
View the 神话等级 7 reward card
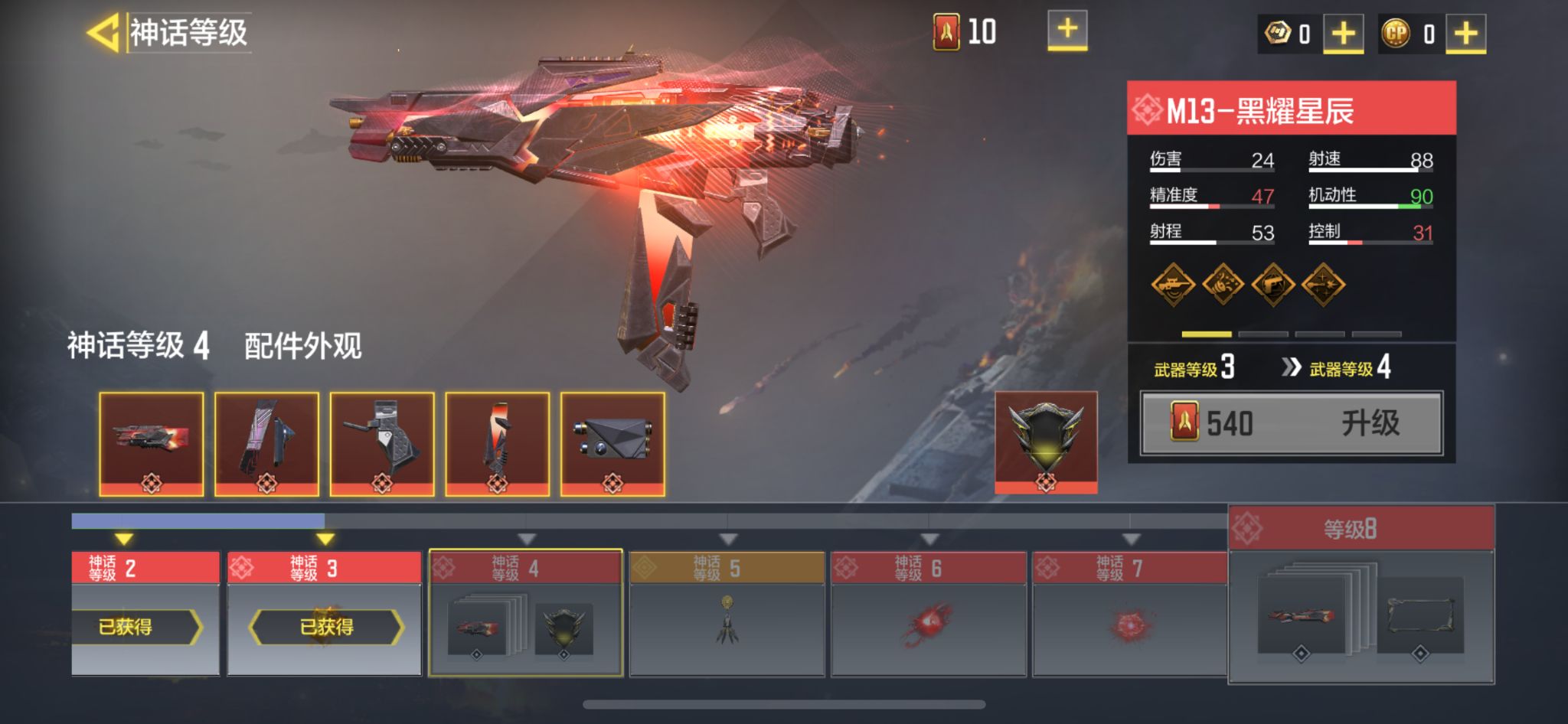pyautogui.click(x=1129, y=613)
